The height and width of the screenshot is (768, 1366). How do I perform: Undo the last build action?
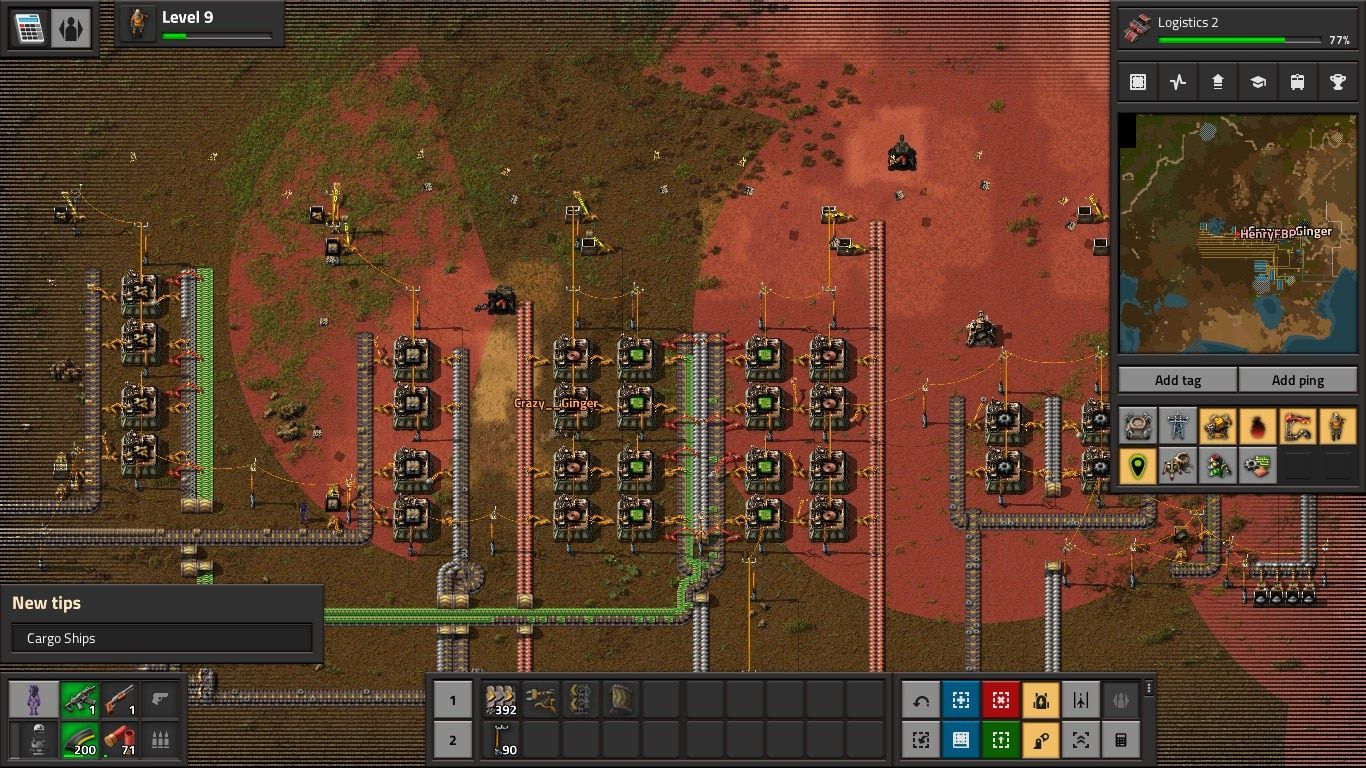(920, 700)
